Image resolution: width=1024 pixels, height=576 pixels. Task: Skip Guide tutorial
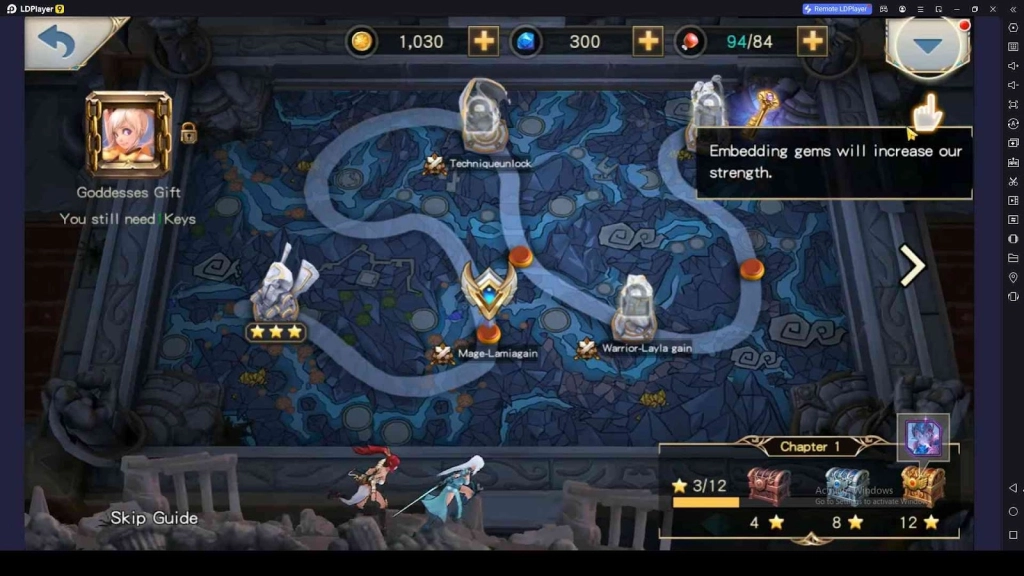[x=154, y=518]
